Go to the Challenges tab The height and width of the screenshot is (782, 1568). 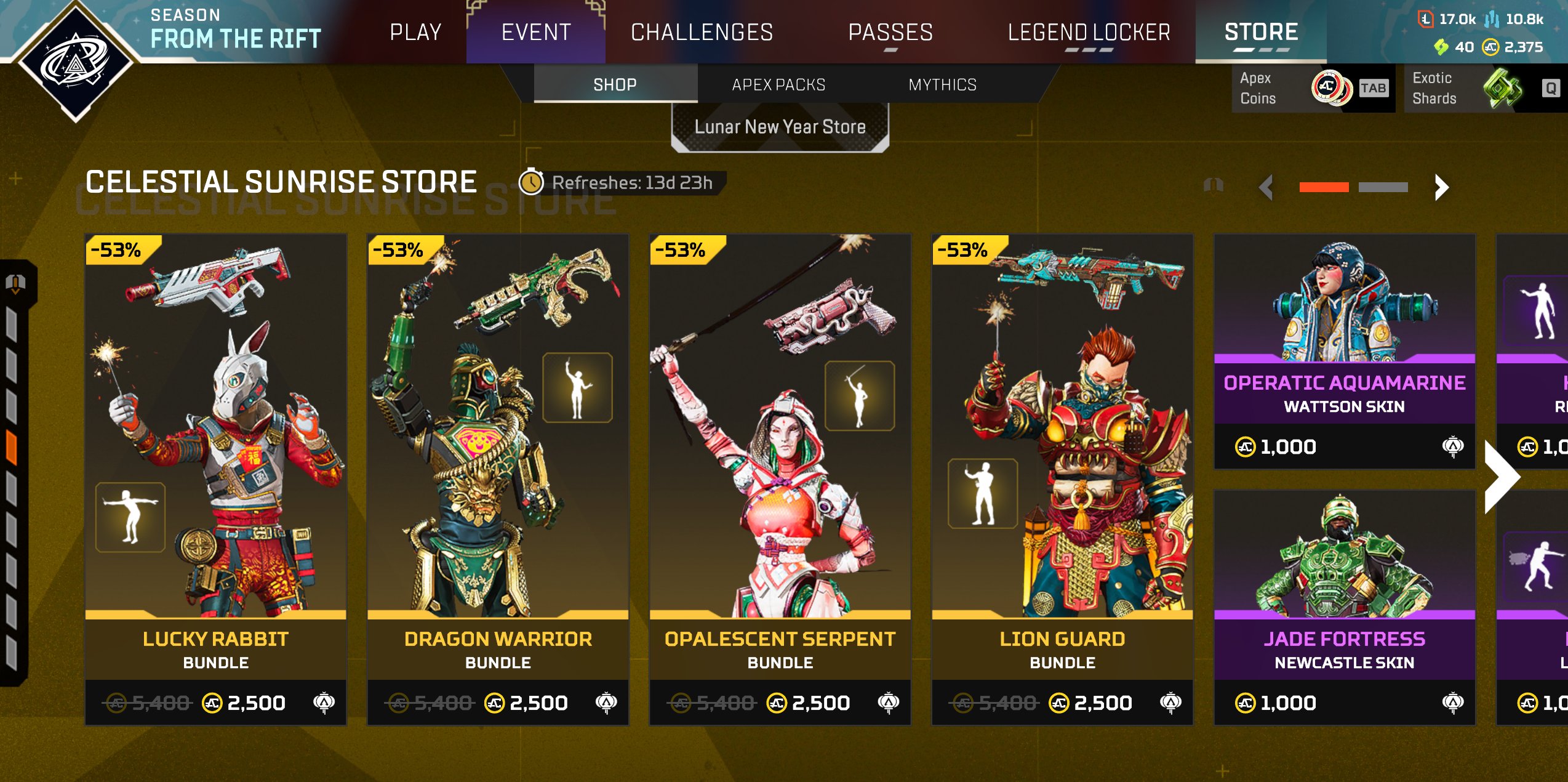click(x=702, y=32)
